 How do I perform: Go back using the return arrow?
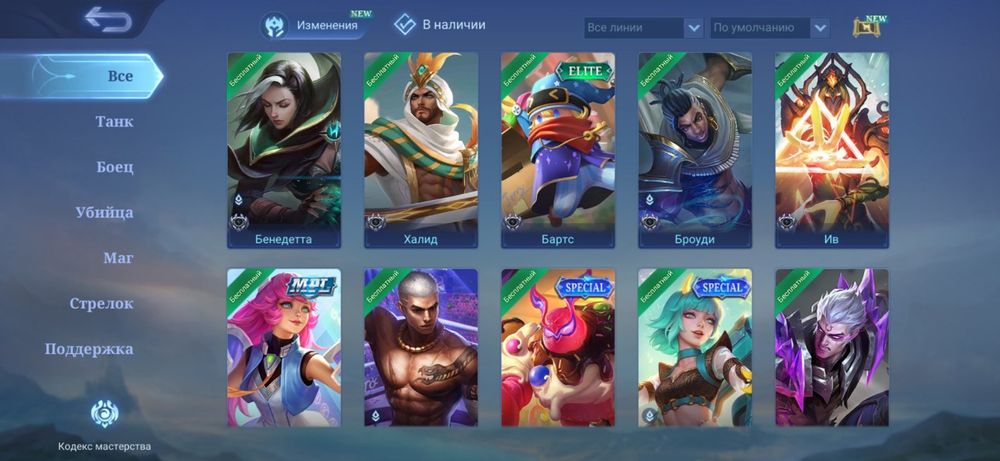[108, 19]
